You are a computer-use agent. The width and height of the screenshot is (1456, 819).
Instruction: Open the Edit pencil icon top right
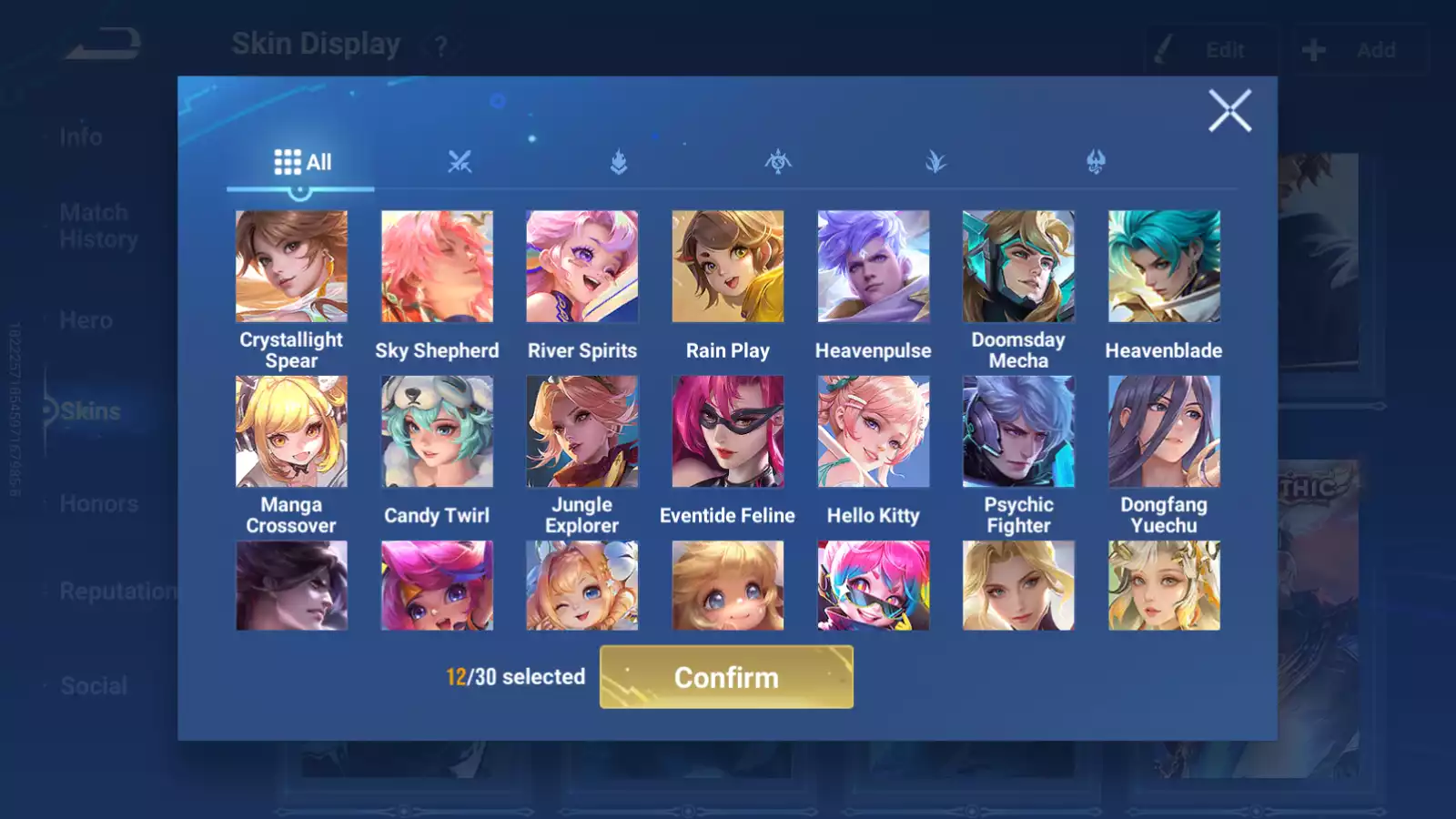click(x=1163, y=48)
